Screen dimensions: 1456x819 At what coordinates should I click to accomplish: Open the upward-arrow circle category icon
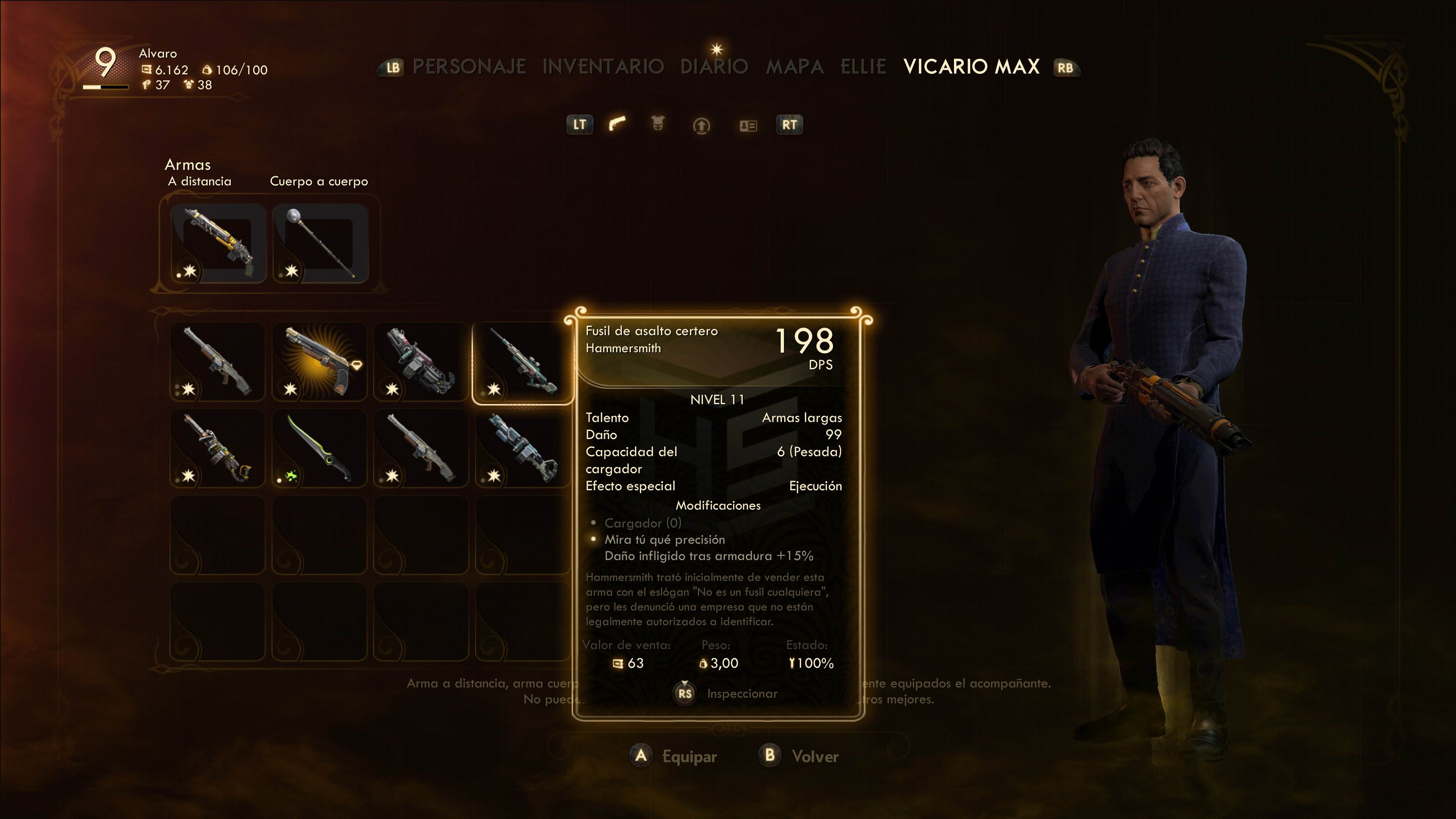pyautogui.click(x=701, y=125)
